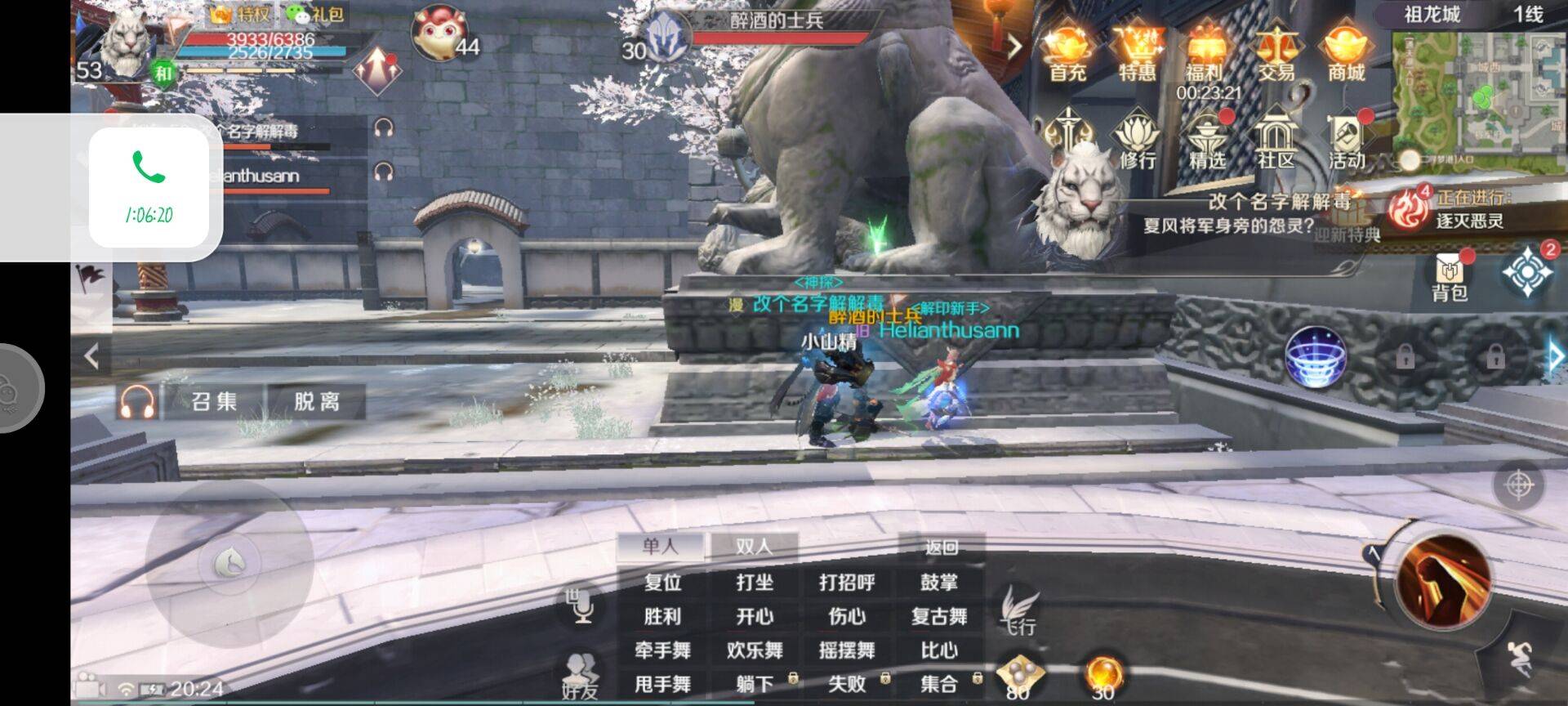
Task: Tap the green phone call overlay
Action: coord(149,186)
